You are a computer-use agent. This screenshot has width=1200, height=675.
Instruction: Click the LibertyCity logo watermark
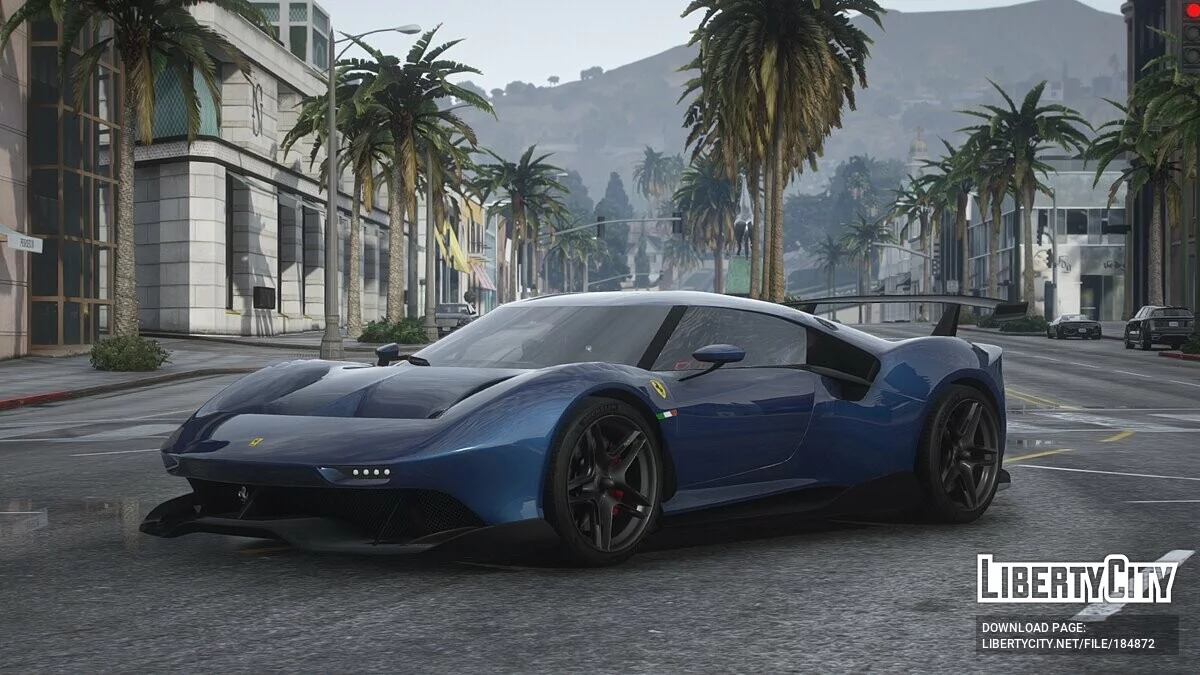pos(1077,579)
